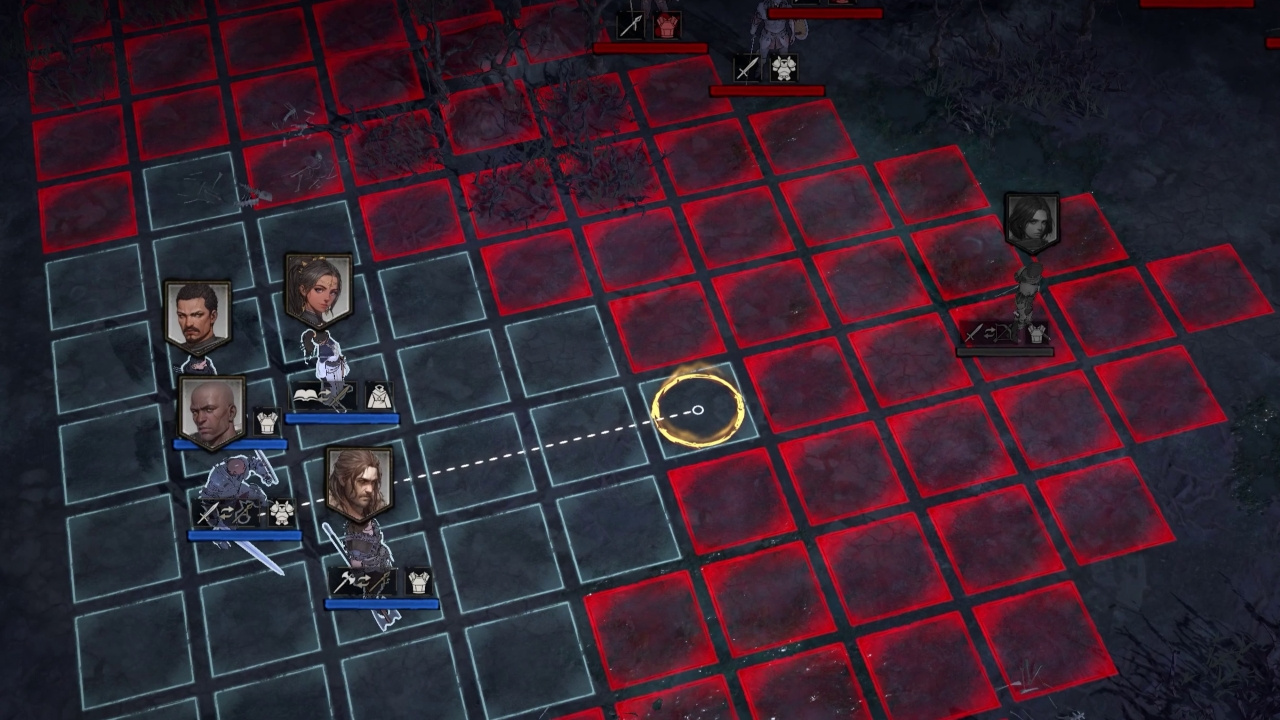Click the mage's blue health bar

(345, 417)
